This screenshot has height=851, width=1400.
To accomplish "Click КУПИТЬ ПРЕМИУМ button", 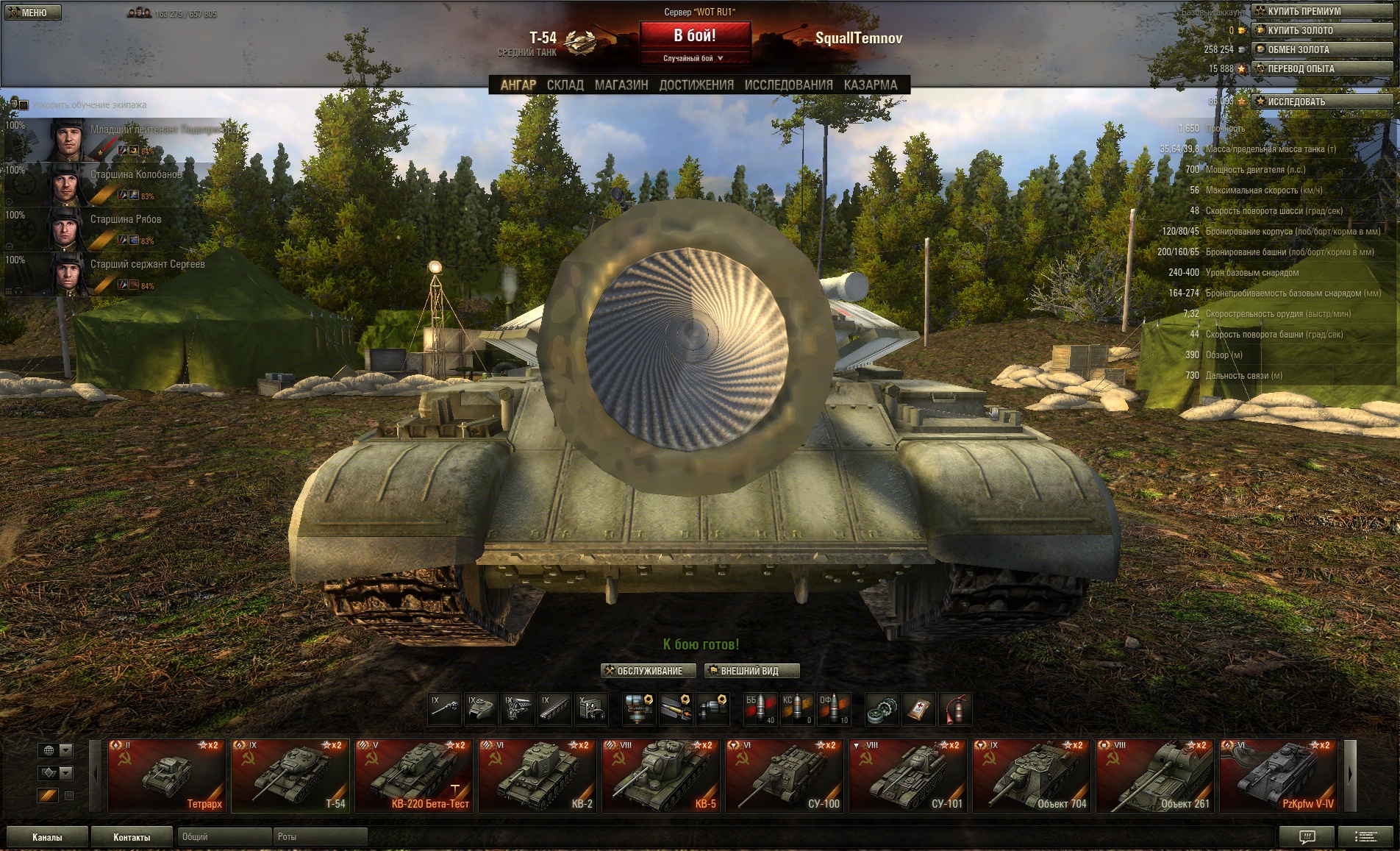I will pos(1321,11).
